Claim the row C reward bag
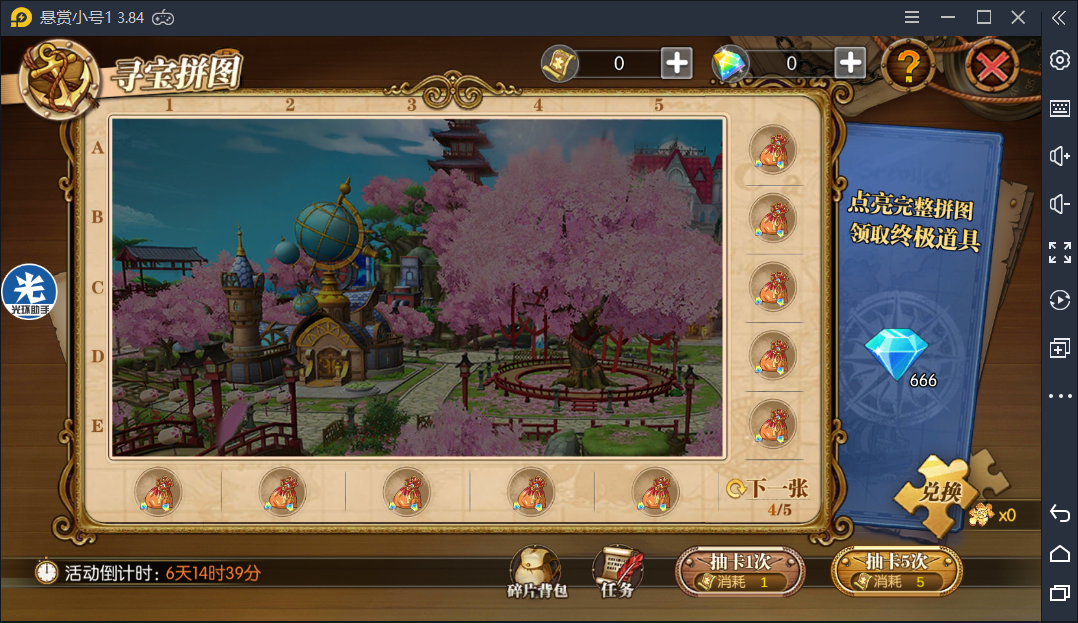This screenshot has height=623, width=1078. tap(772, 287)
